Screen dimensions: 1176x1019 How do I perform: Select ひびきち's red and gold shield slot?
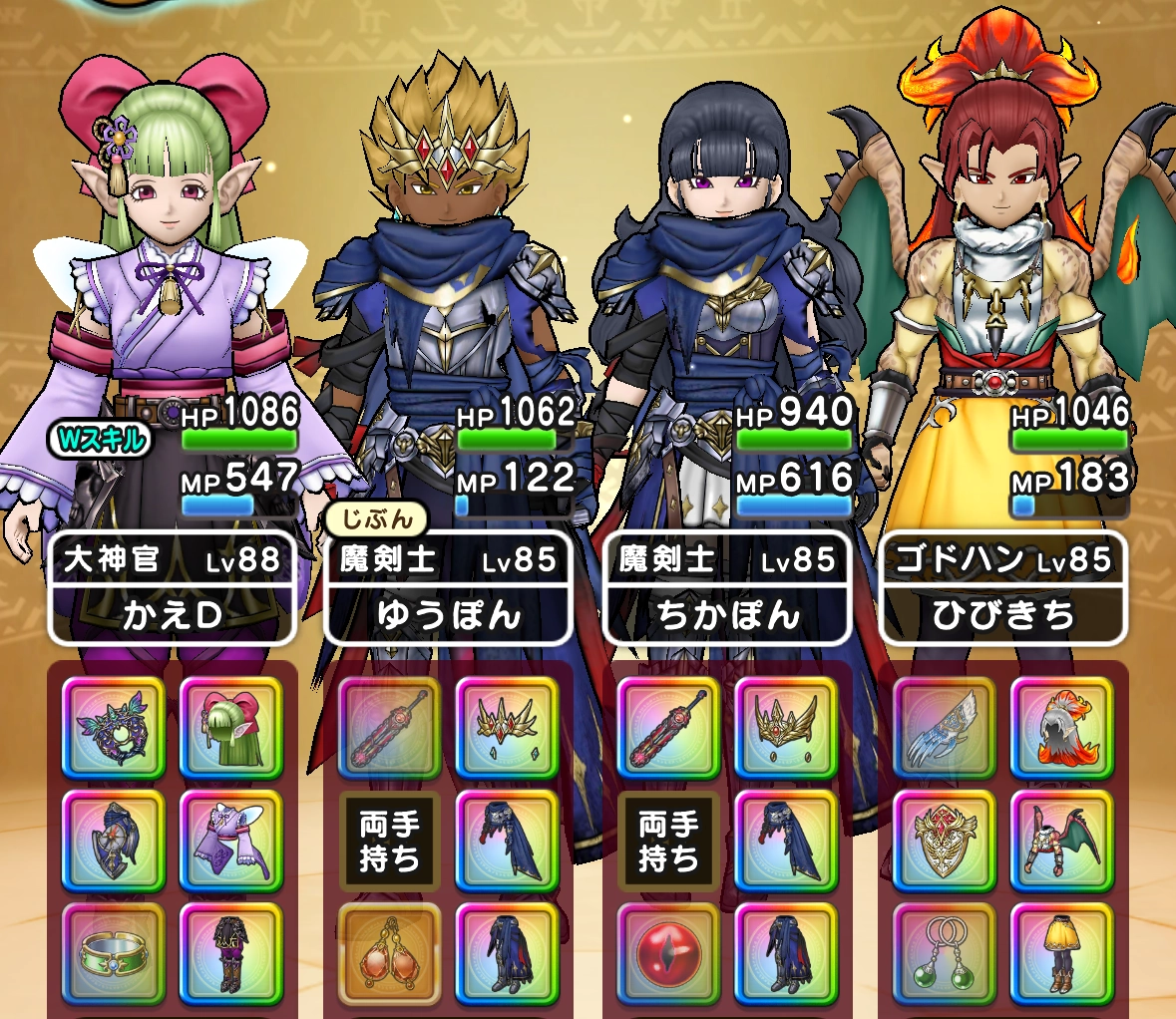(944, 842)
